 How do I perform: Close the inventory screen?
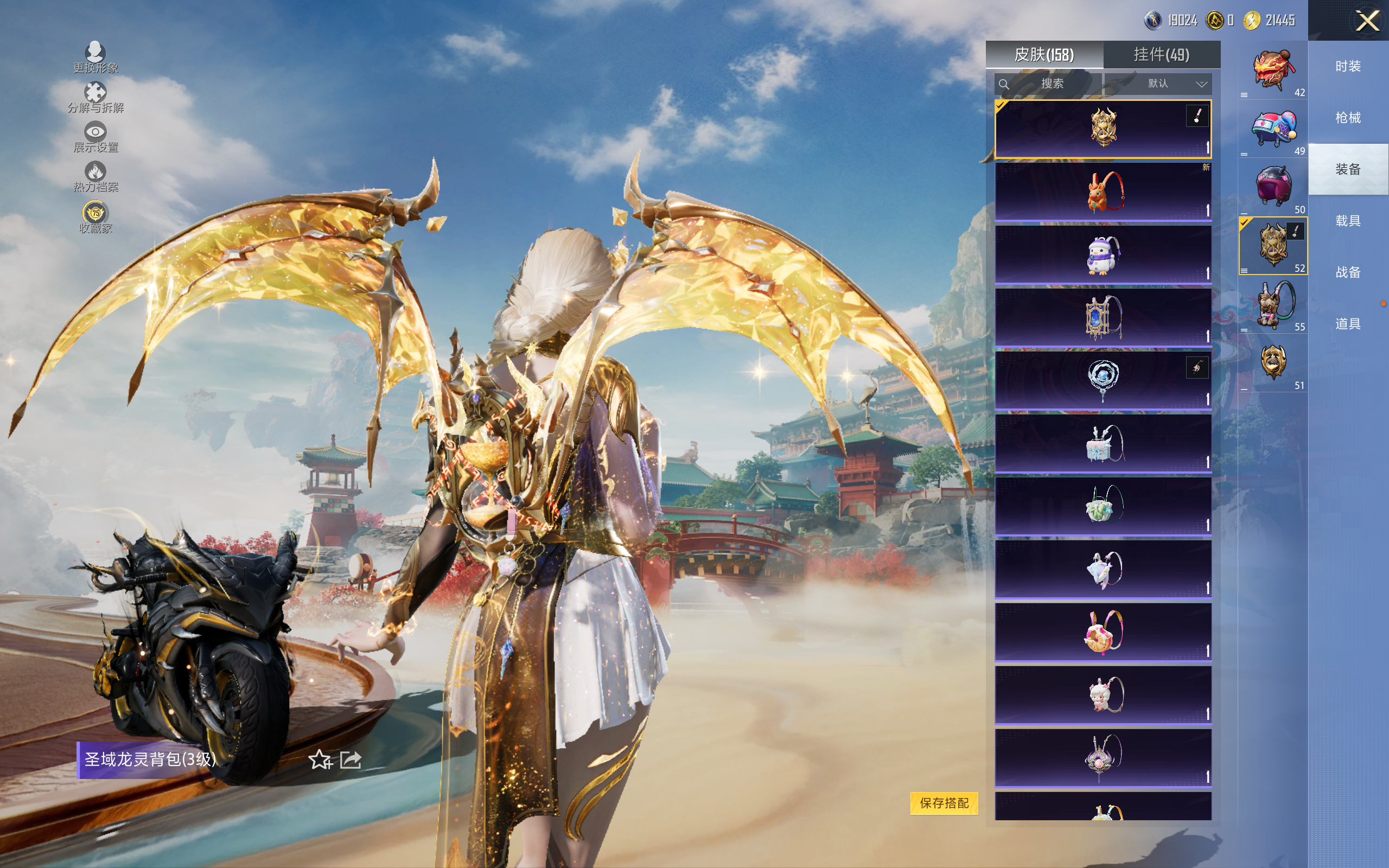tap(1367, 21)
